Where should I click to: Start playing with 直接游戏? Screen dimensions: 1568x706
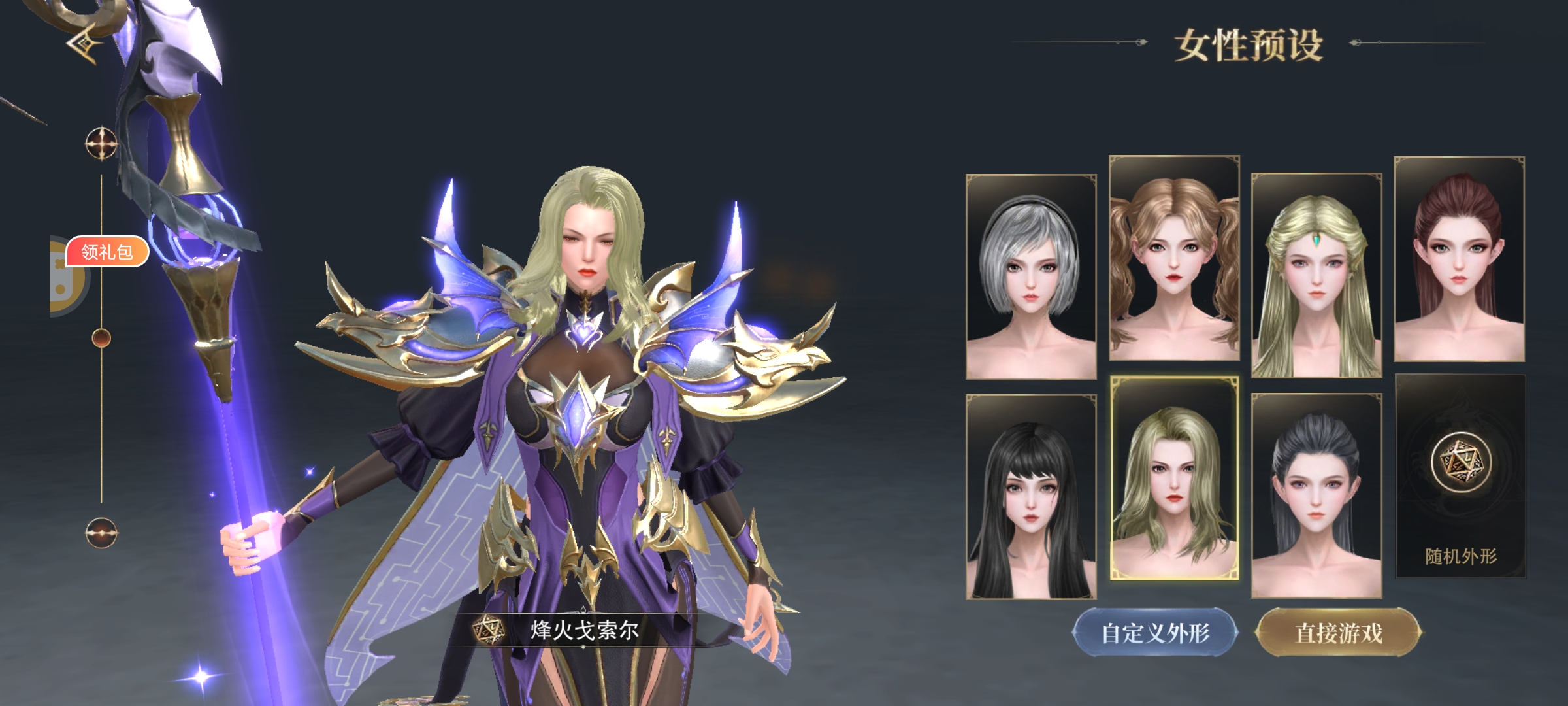click(1339, 633)
